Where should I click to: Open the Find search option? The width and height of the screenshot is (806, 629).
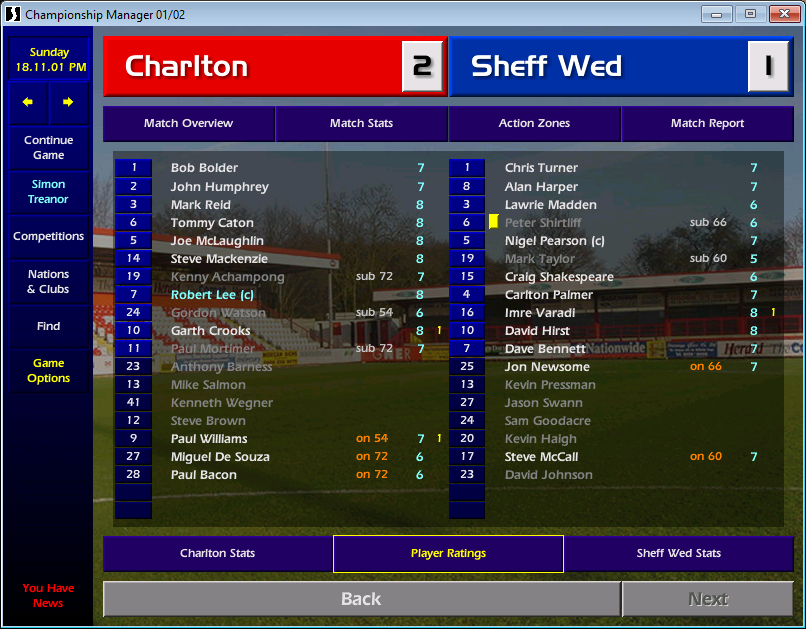[48, 326]
